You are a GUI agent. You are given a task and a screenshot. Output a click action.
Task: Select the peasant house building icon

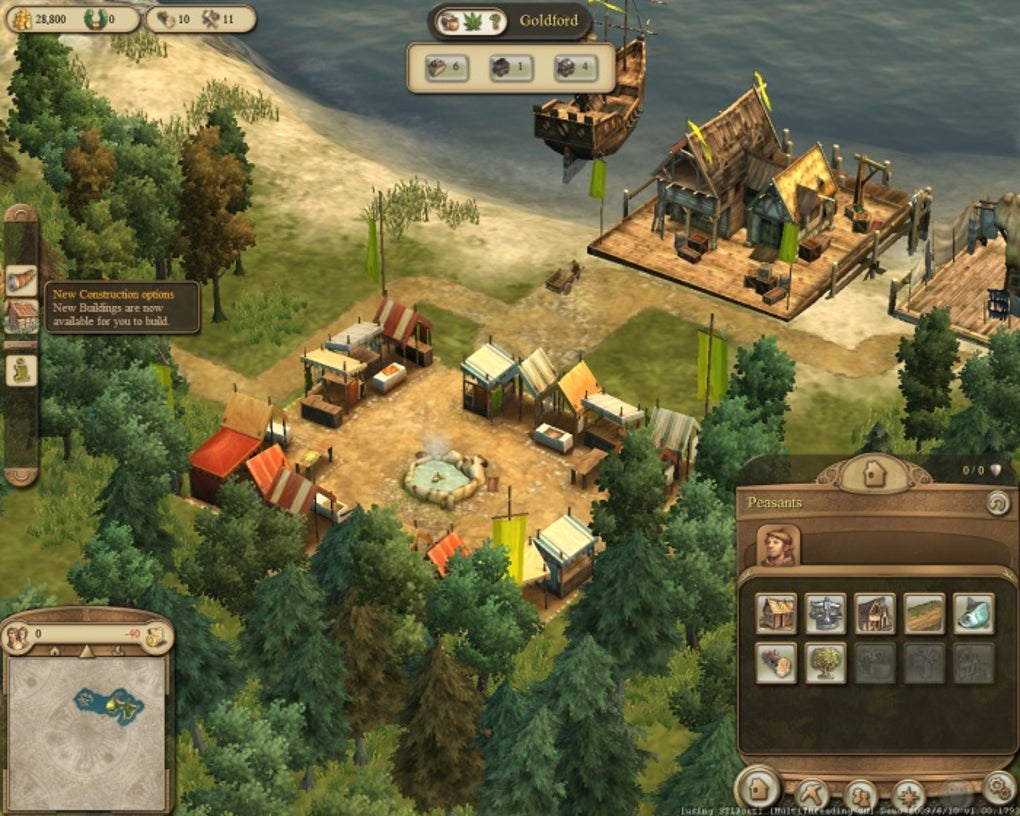point(776,613)
